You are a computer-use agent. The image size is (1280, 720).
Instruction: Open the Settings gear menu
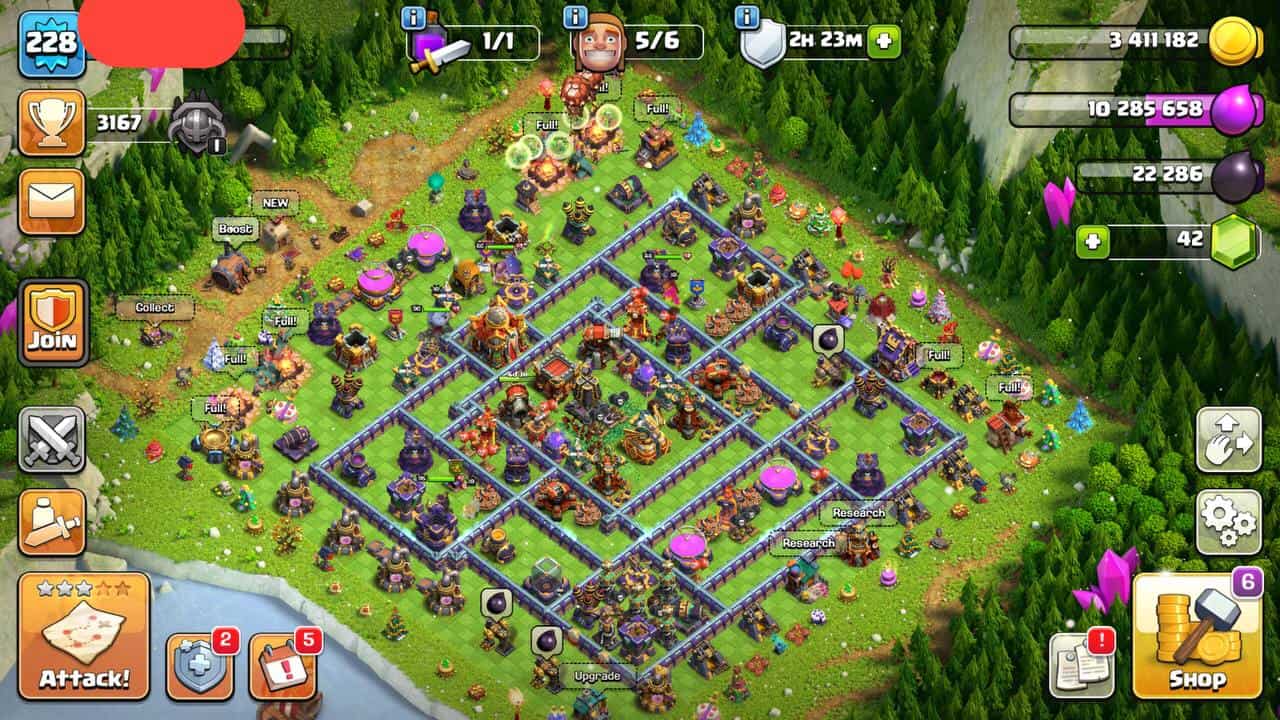tap(1228, 521)
